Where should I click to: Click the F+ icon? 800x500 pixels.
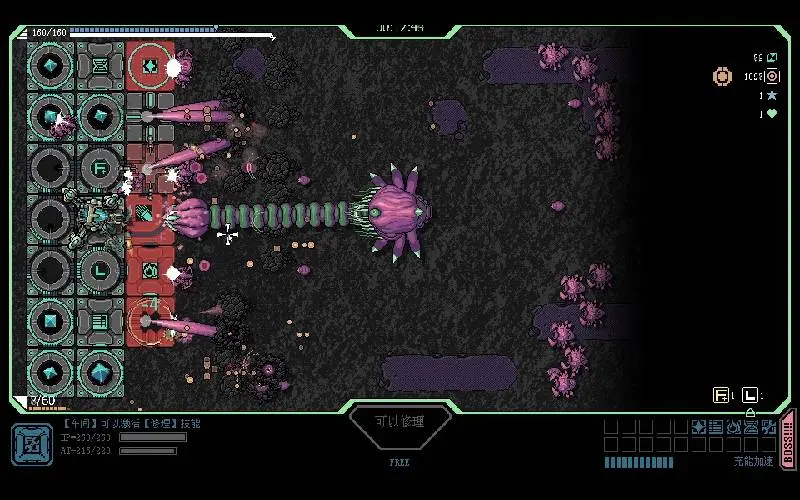point(722,395)
